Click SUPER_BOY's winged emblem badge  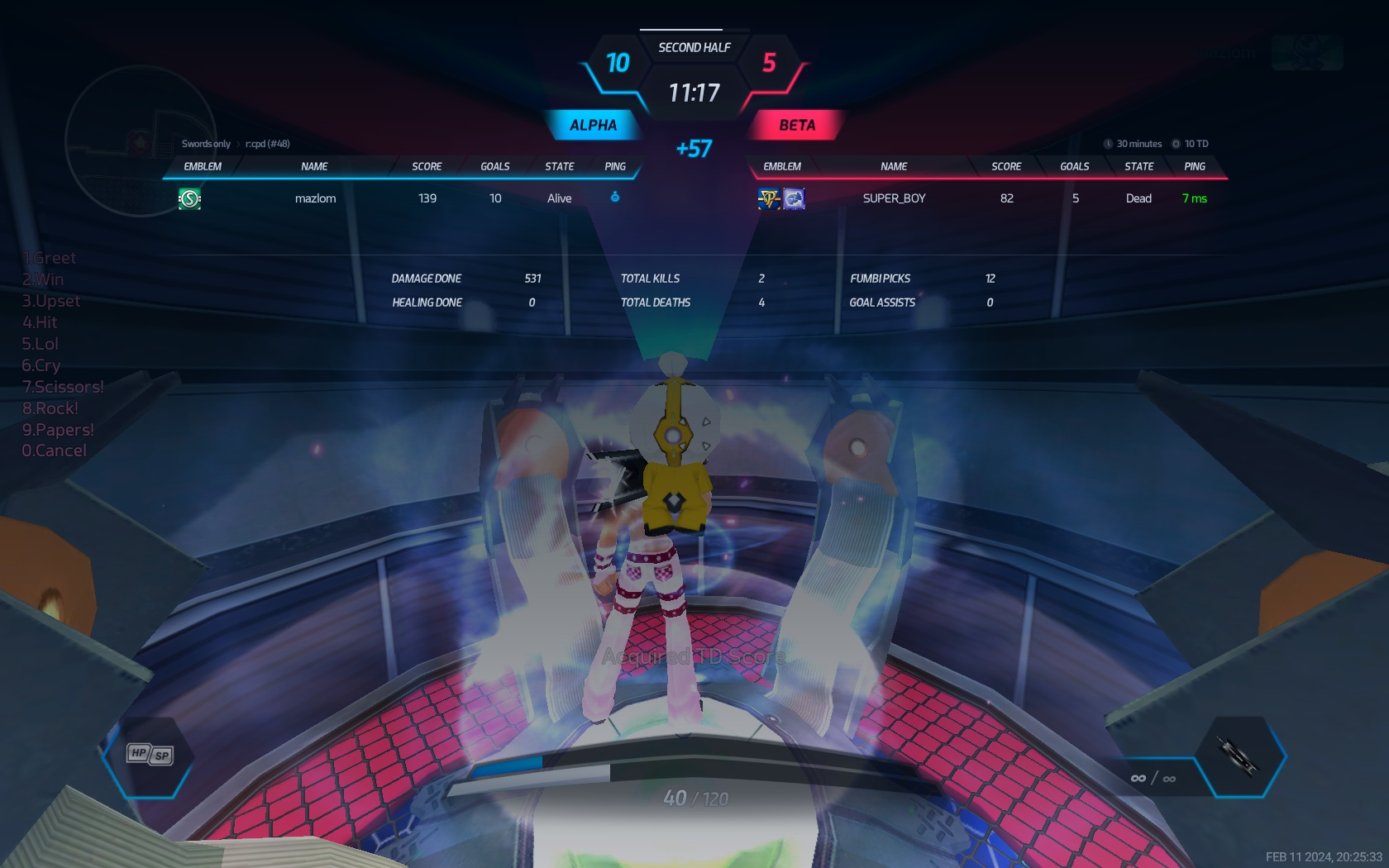pos(770,198)
